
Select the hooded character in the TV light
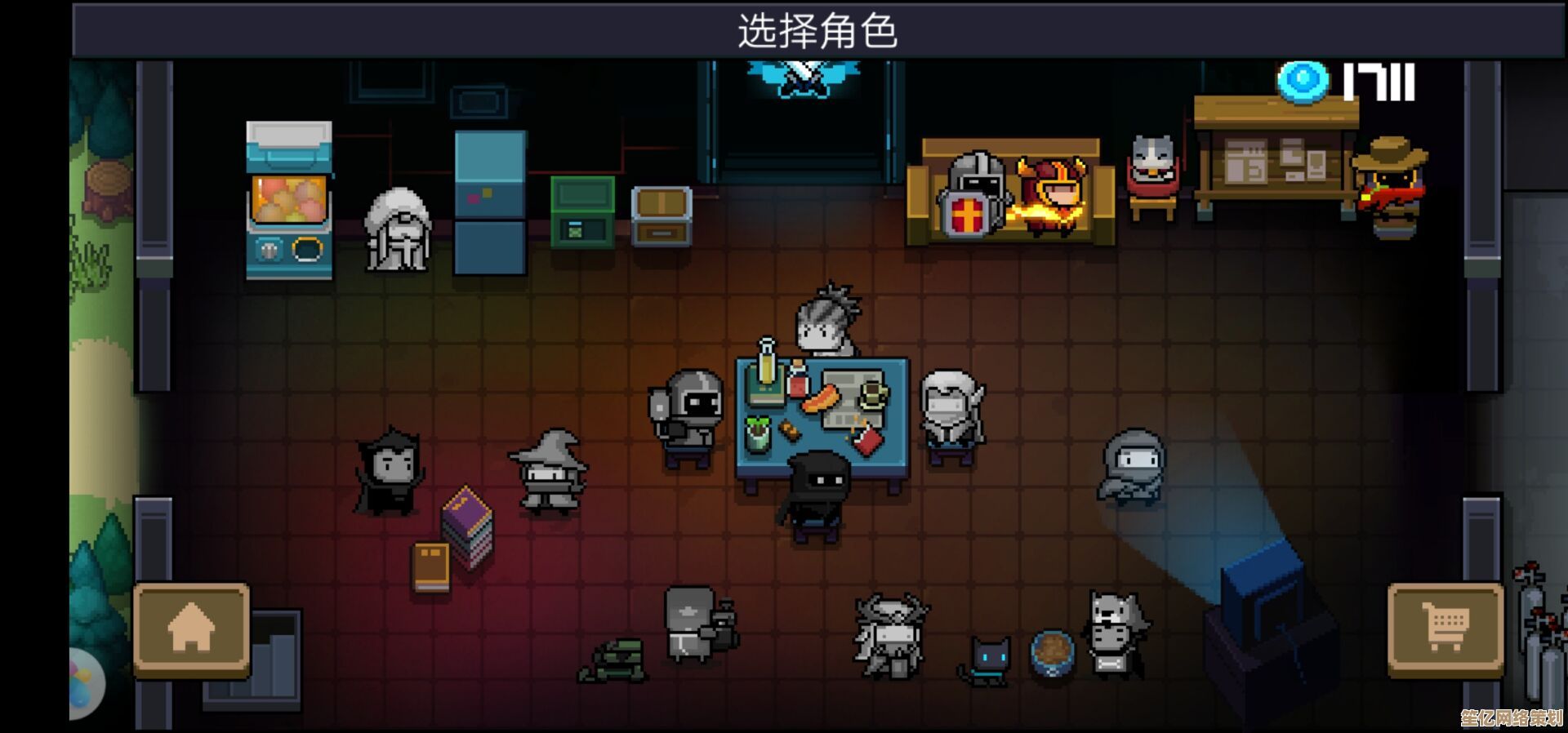[1133, 468]
